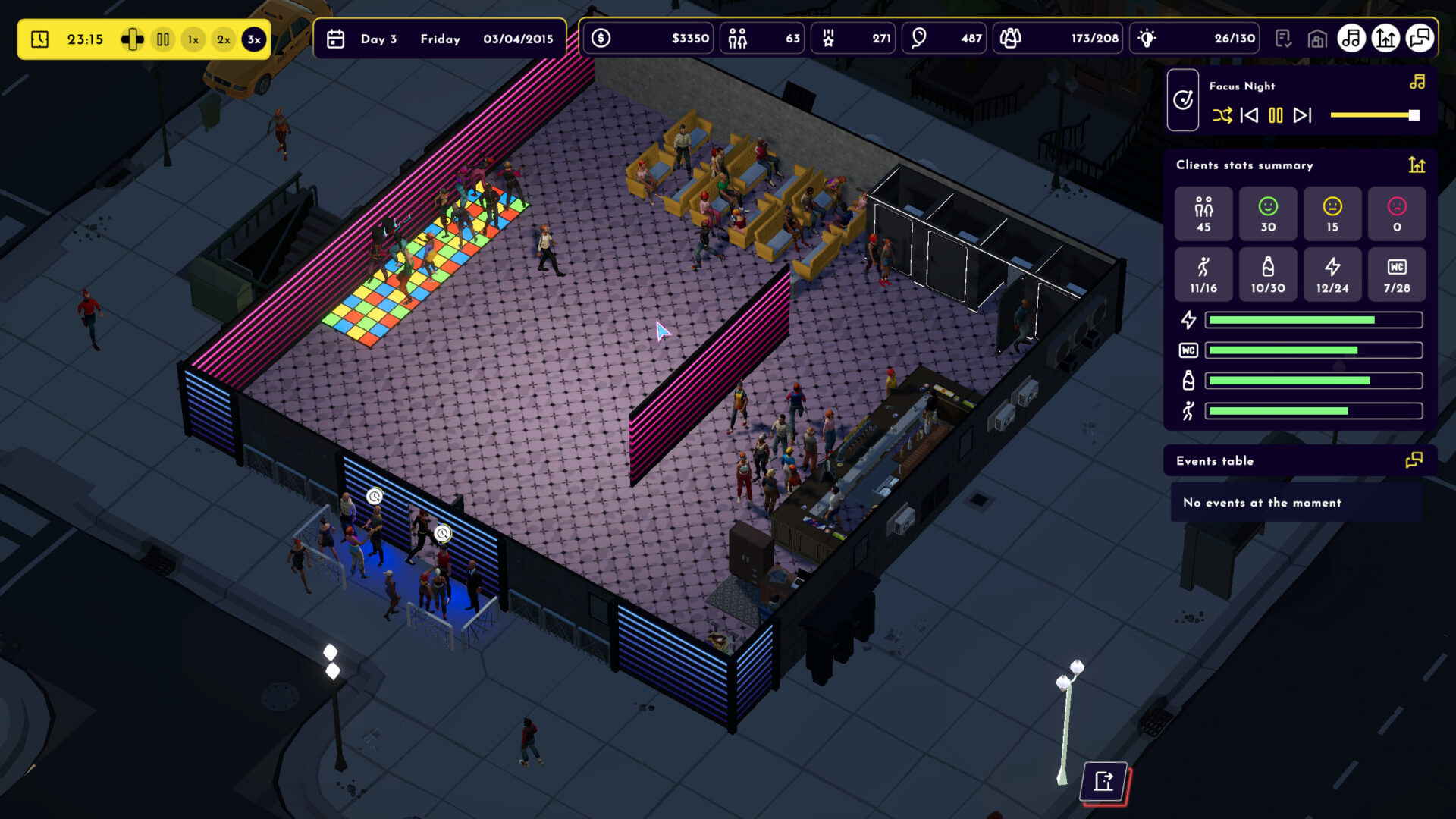Adjust the music volume slider
The height and width of the screenshot is (819, 1456).
pos(1374,115)
